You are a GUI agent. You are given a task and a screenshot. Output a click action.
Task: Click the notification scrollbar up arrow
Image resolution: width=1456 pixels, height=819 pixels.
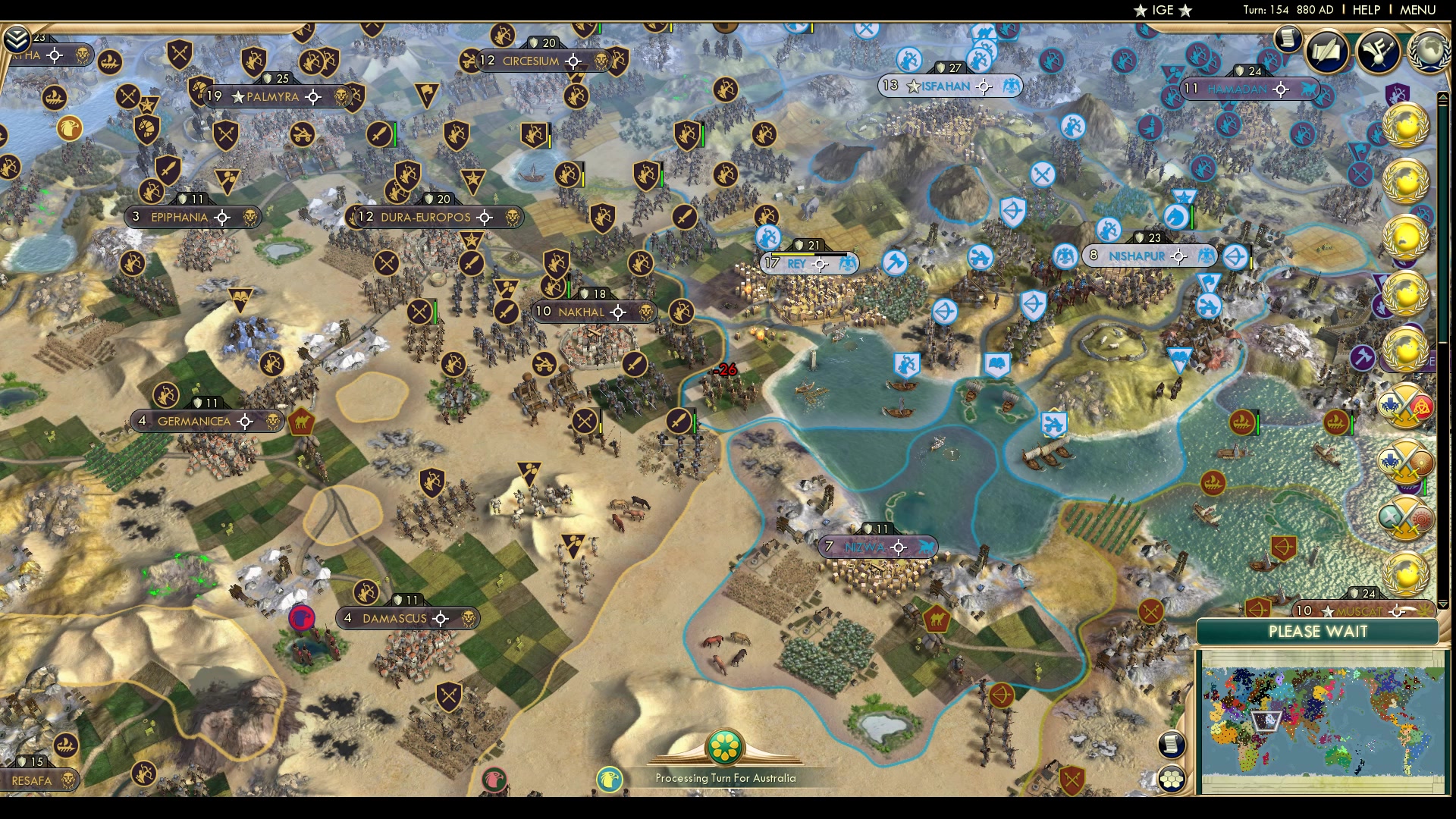(1442, 97)
